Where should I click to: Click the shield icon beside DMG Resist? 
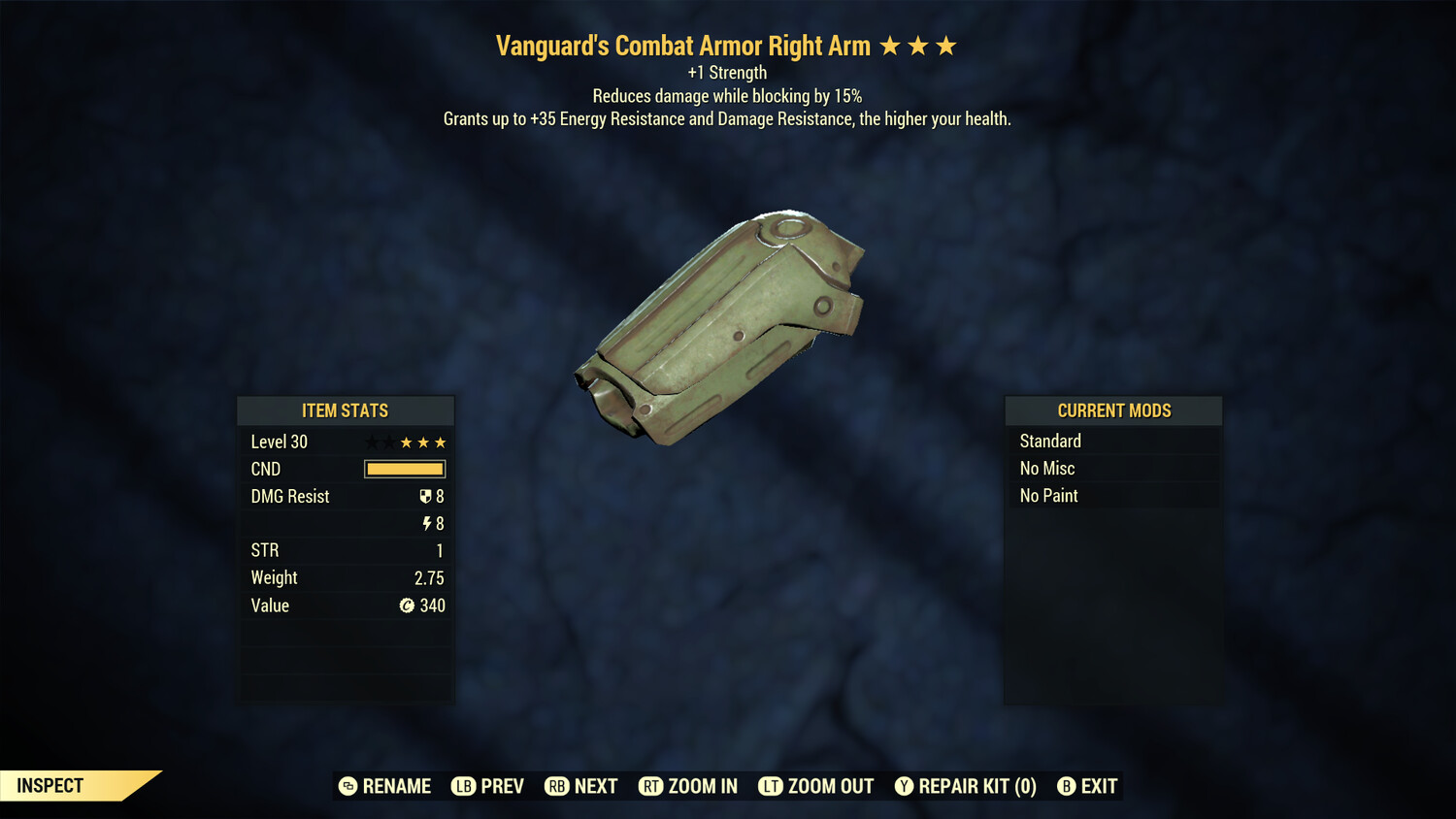pyautogui.click(x=423, y=496)
